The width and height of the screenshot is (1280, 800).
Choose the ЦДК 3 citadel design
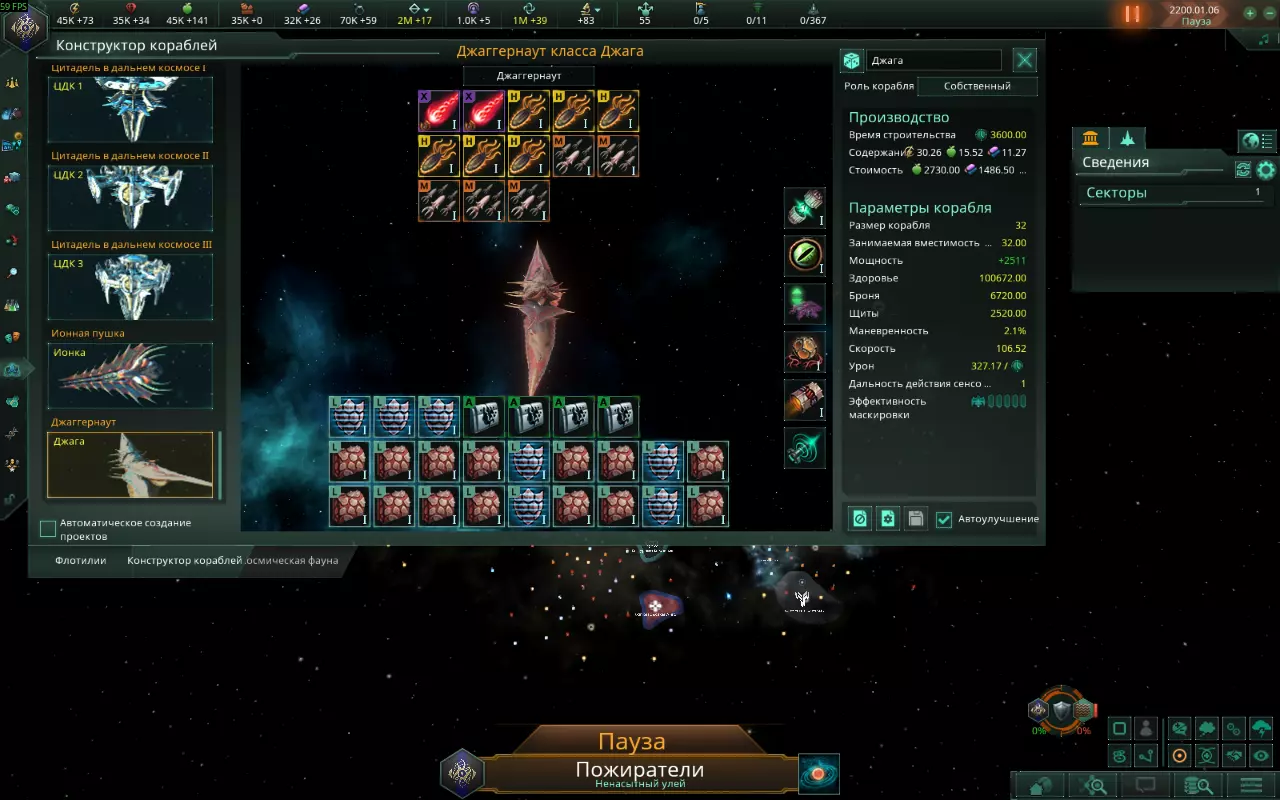point(130,287)
